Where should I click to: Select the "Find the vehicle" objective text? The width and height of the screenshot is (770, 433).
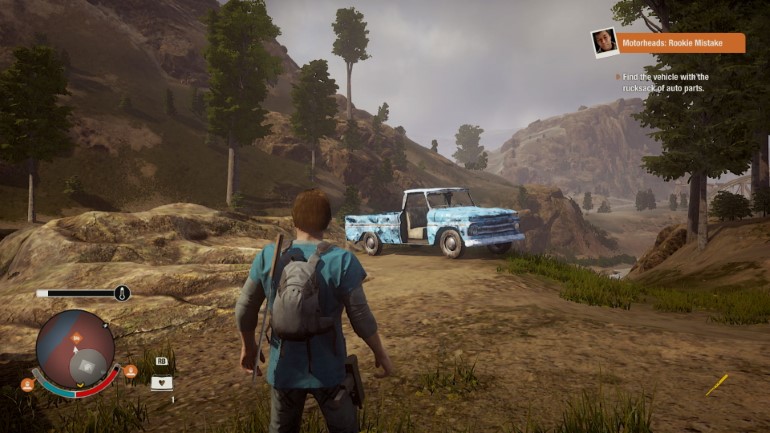click(x=664, y=82)
